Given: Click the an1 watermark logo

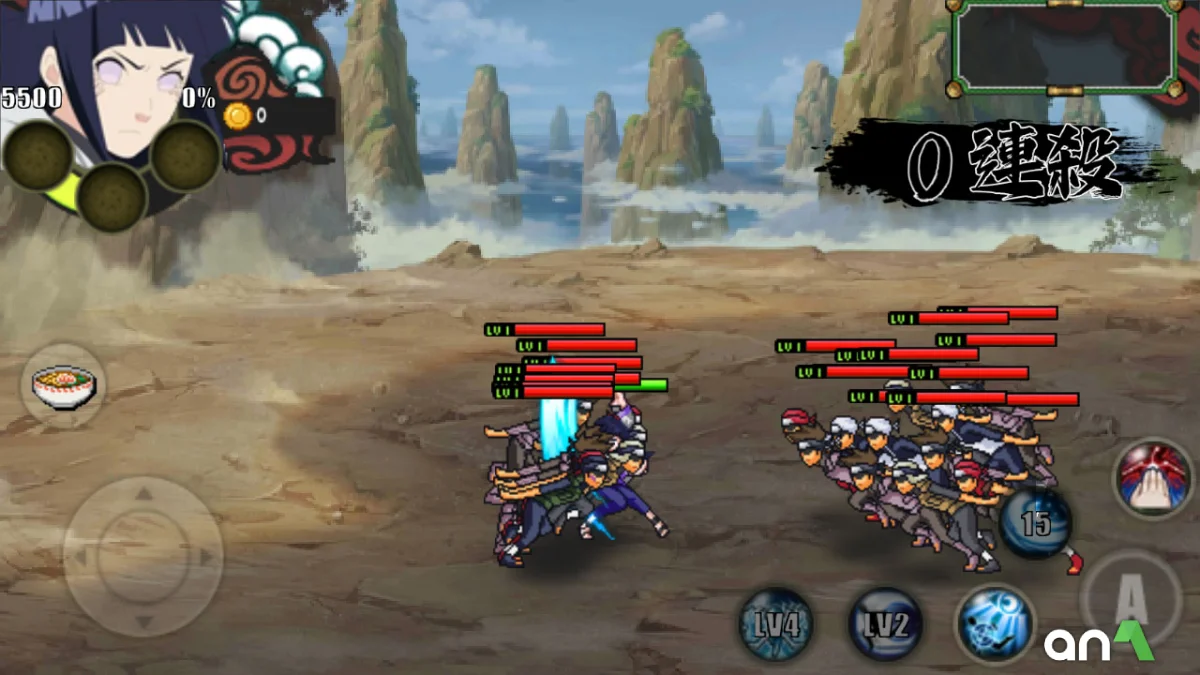Looking at the screenshot, I should [1099, 641].
